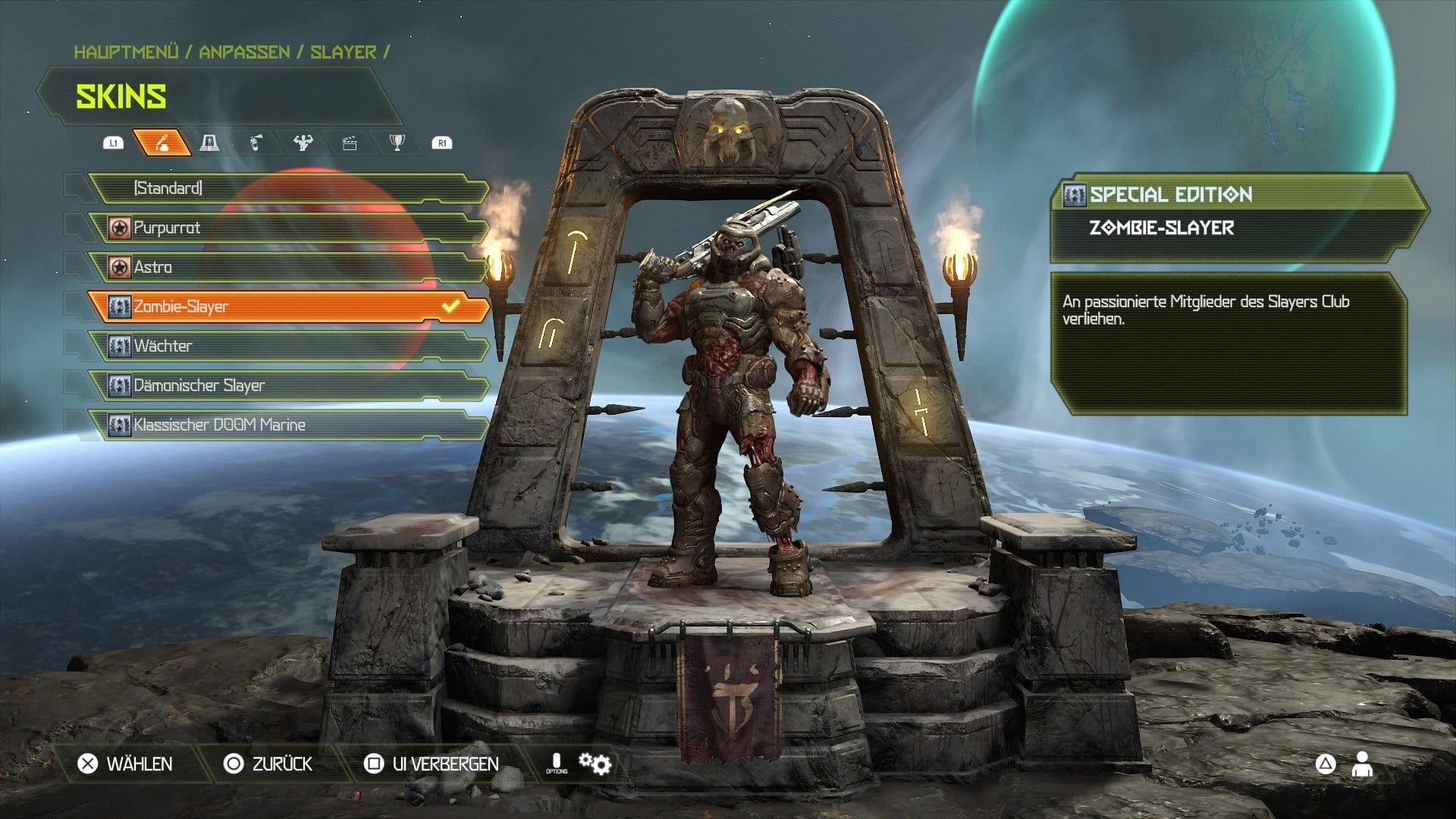
Task: Open the gear settings icon
Action: tap(595, 763)
